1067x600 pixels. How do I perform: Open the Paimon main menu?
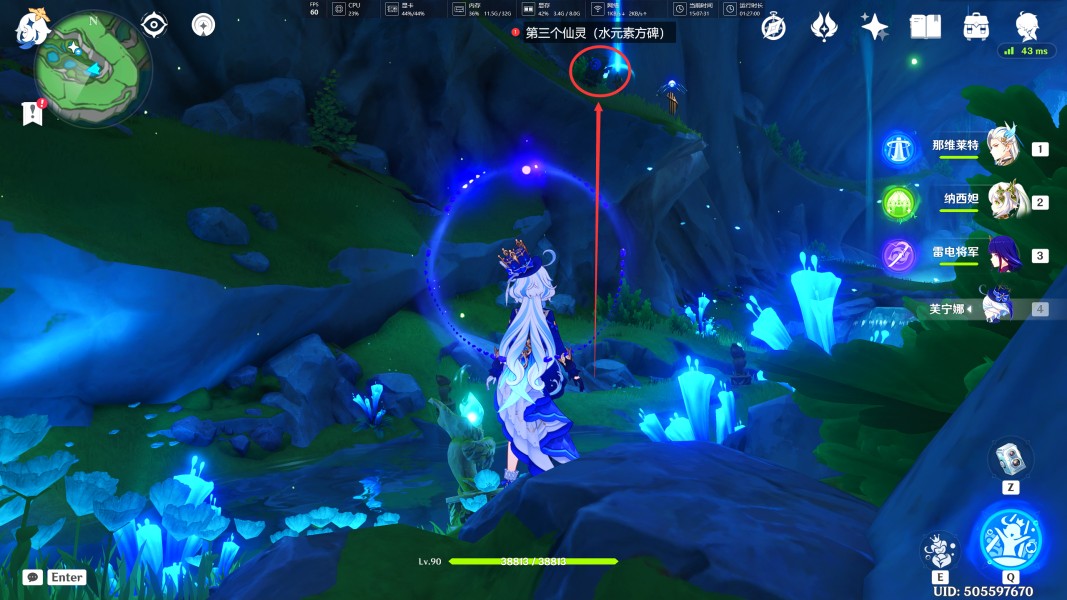click(32, 26)
